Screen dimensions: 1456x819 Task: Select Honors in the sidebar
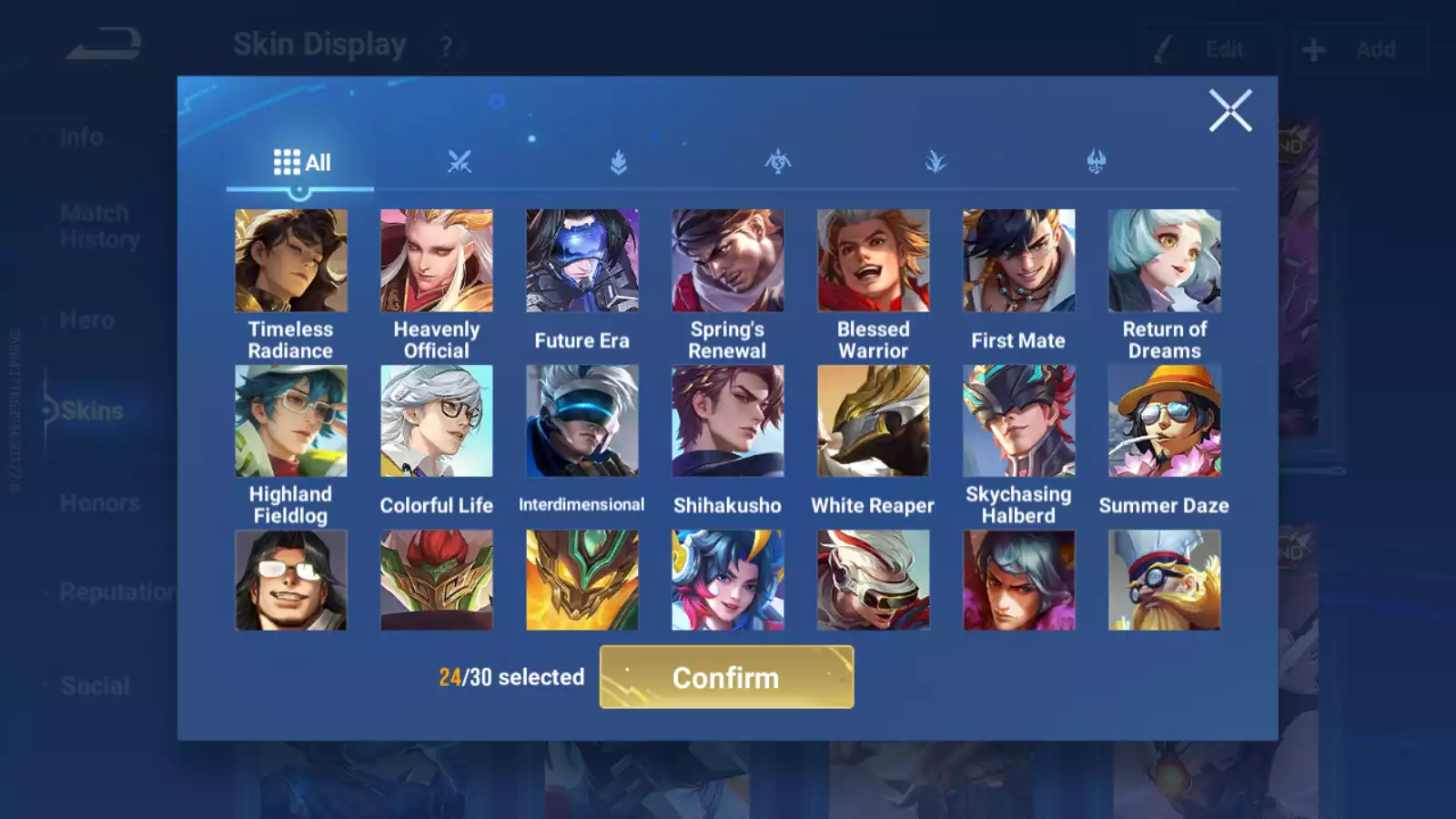pos(99,502)
